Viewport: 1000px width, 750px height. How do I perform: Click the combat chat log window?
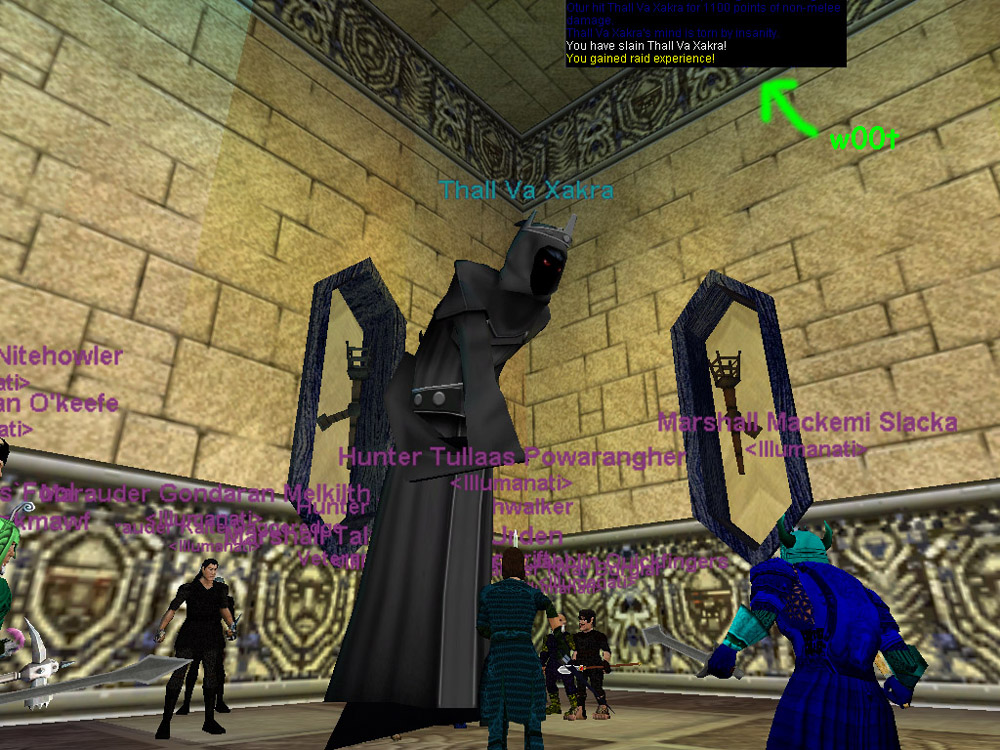coord(705,33)
